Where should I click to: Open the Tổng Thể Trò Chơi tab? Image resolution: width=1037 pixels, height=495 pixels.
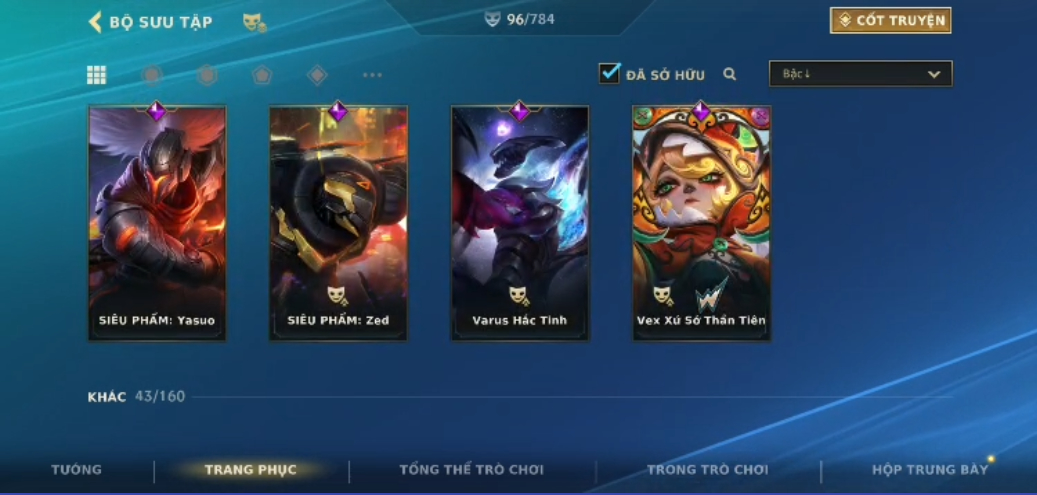472,470
